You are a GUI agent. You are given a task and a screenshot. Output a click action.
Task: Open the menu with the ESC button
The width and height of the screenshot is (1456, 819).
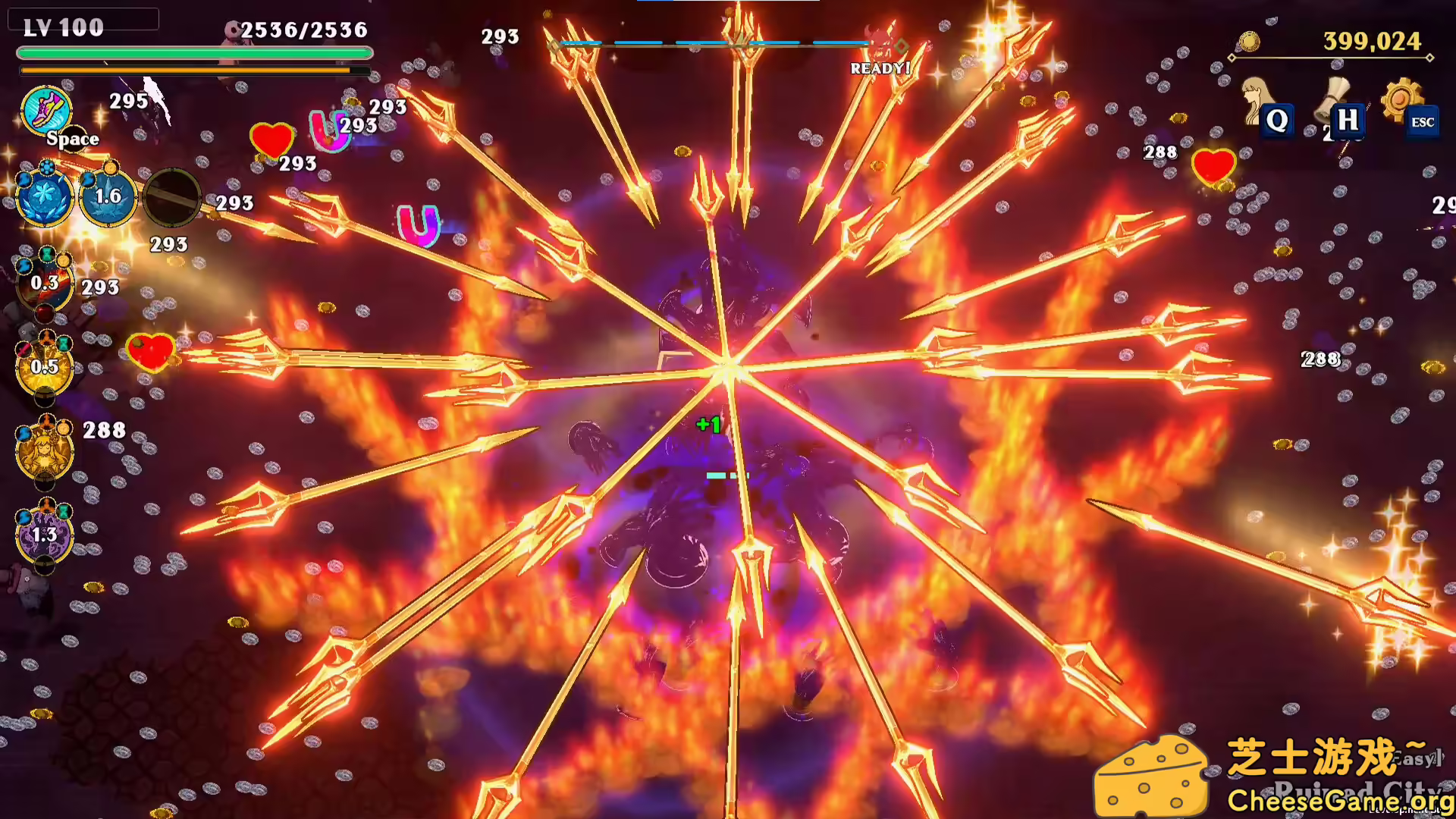(x=1423, y=121)
